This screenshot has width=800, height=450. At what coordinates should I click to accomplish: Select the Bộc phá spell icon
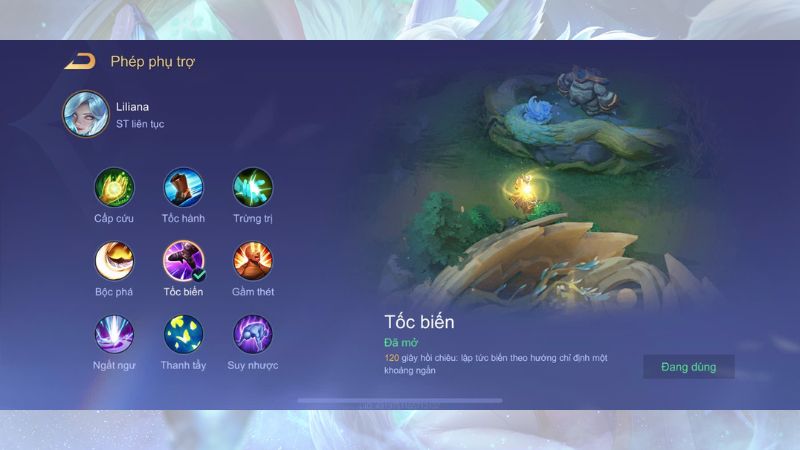[113, 261]
